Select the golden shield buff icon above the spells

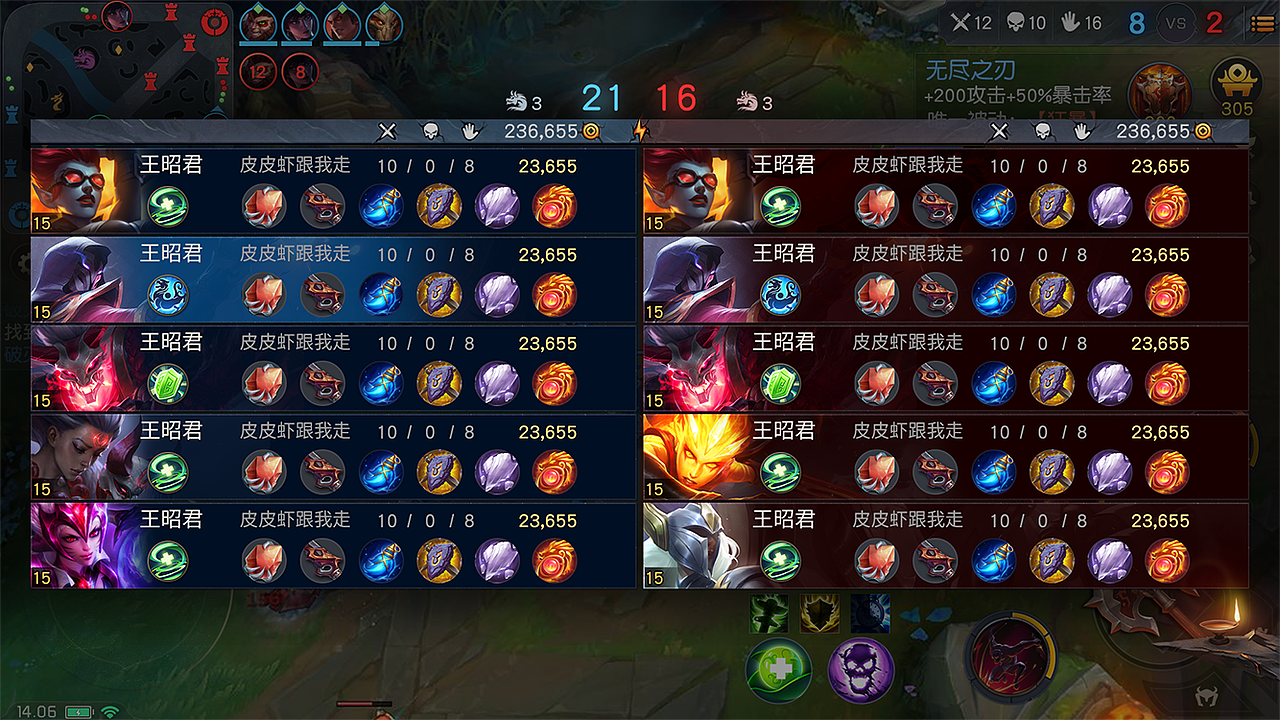[x=820, y=614]
